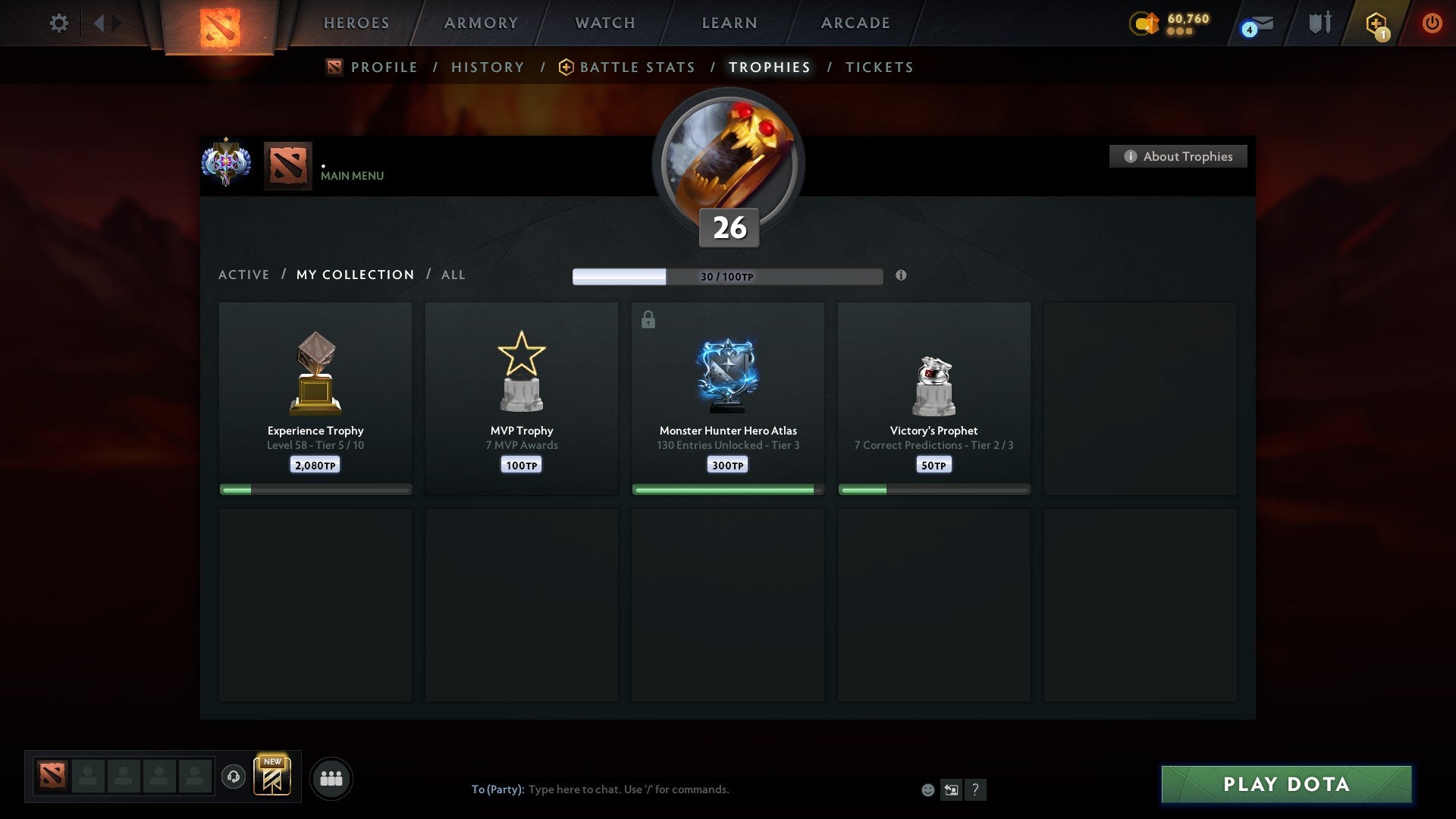Select the ACTIVE trophies filter

(244, 275)
